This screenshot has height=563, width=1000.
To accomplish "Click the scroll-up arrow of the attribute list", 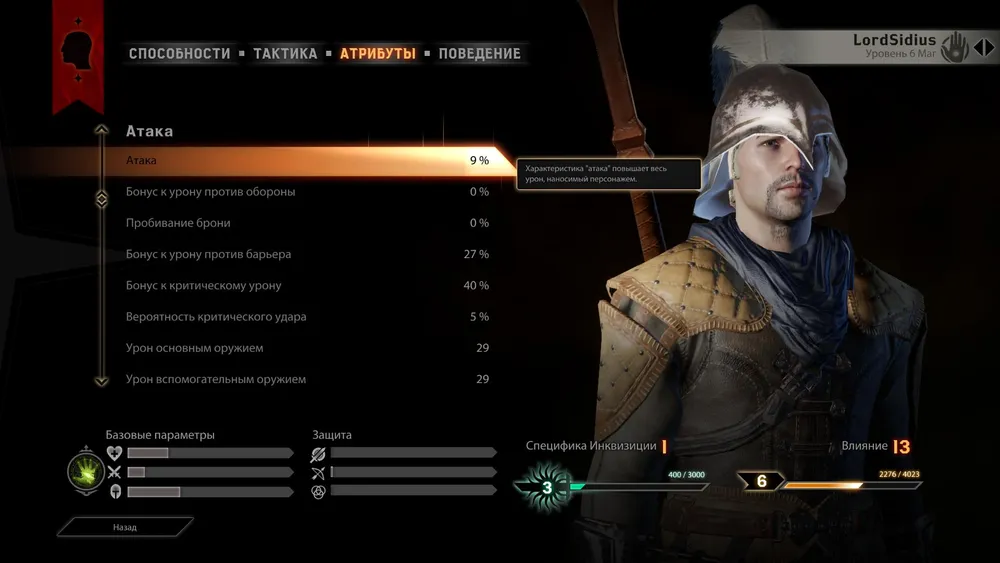I will [101, 130].
